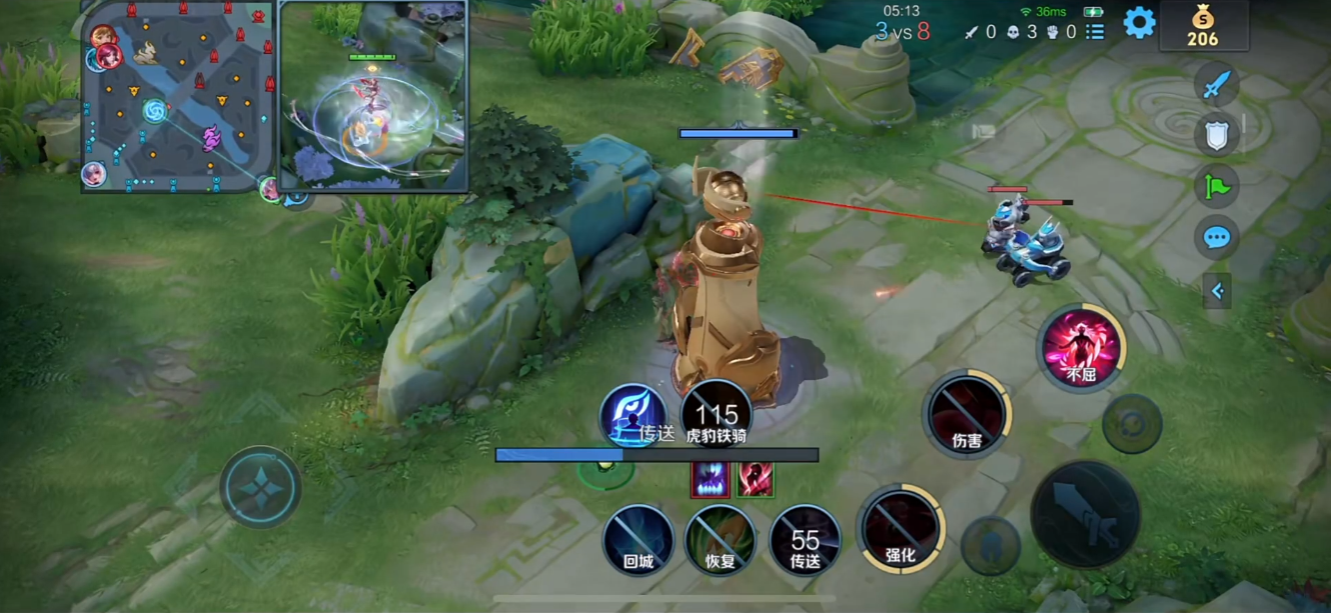Select the 传送 spell showing 55 cooldown
The image size is (1331, 613).
point(805,540)
